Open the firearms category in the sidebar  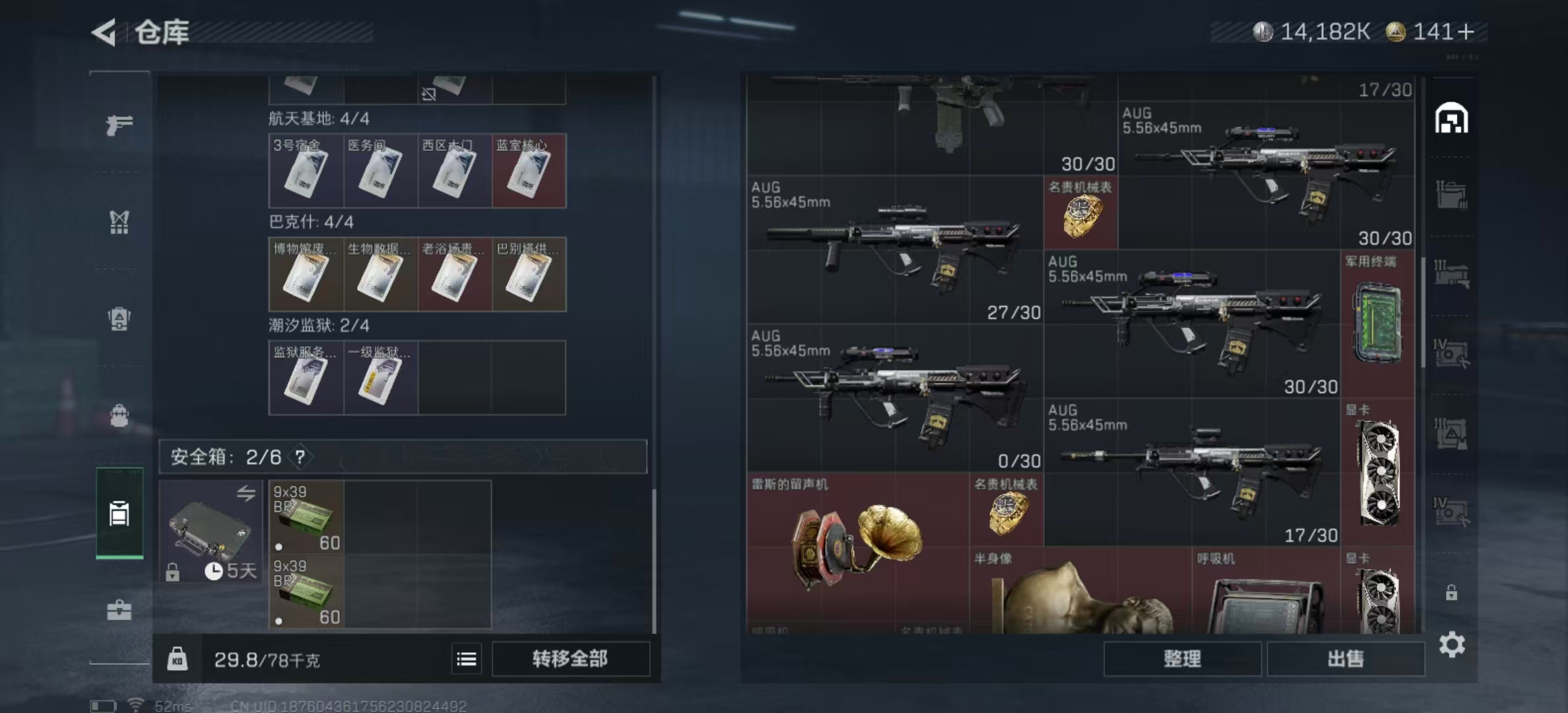pos(119,125)
